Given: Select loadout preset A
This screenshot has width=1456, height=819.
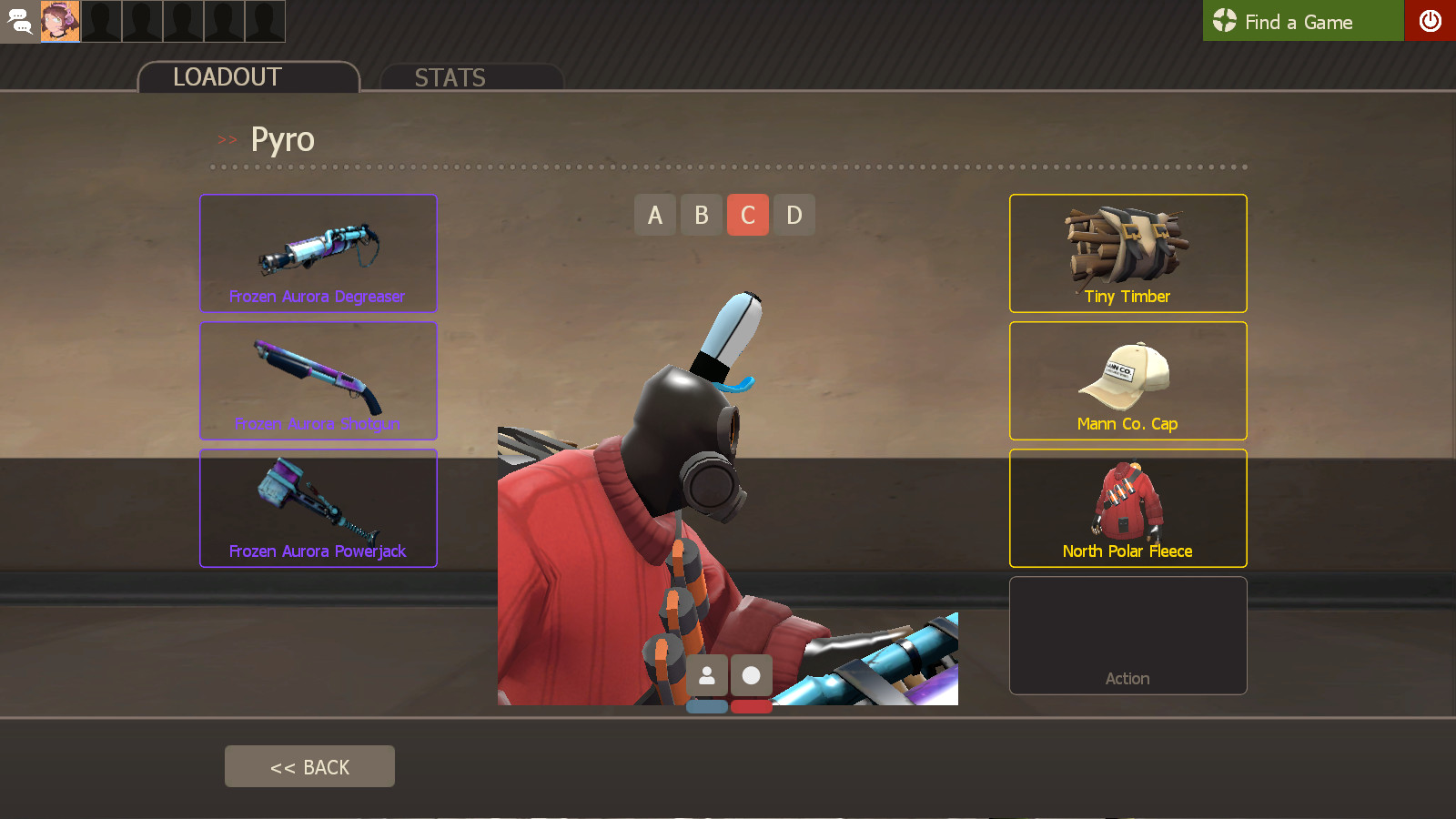Looking at the screenshot, I should click(655, 215).
